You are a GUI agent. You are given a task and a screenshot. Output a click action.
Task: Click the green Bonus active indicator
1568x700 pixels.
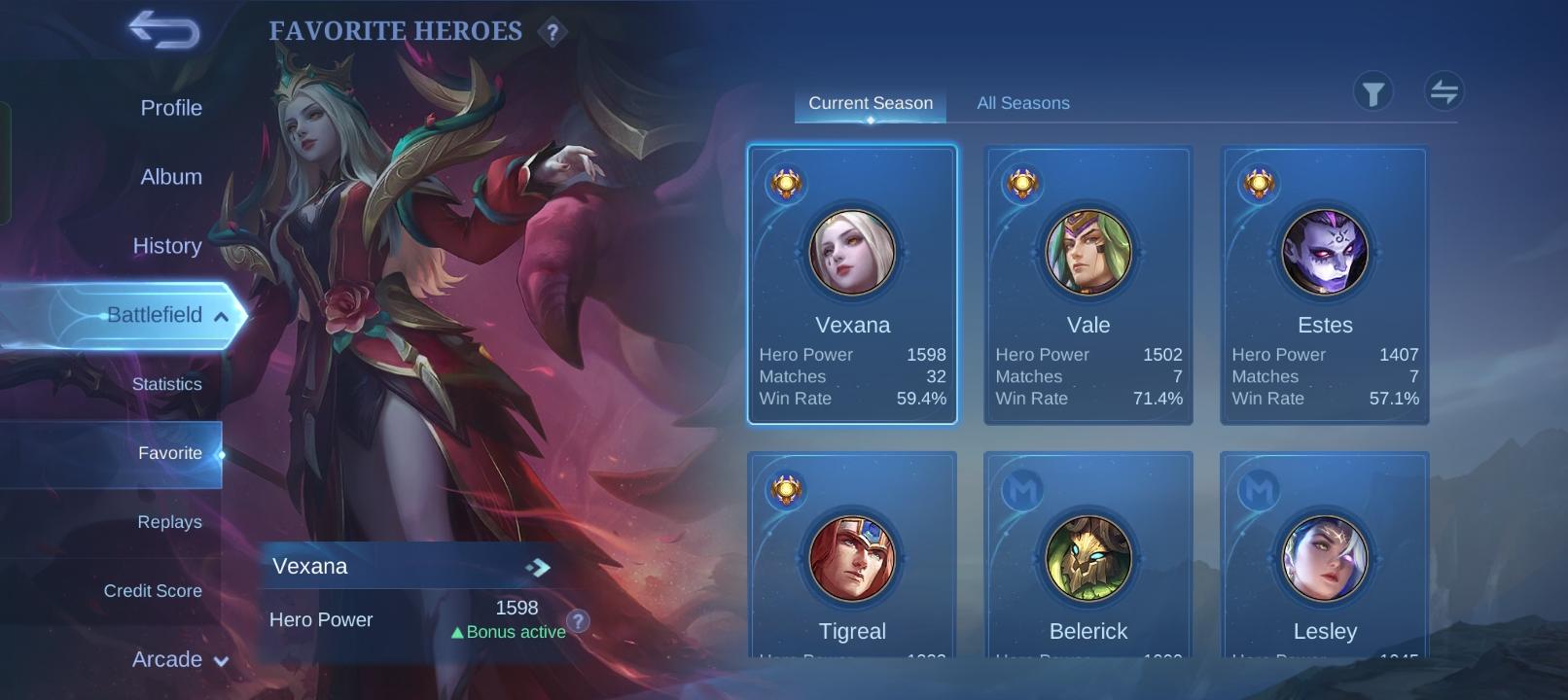click(x=509, y=632)
